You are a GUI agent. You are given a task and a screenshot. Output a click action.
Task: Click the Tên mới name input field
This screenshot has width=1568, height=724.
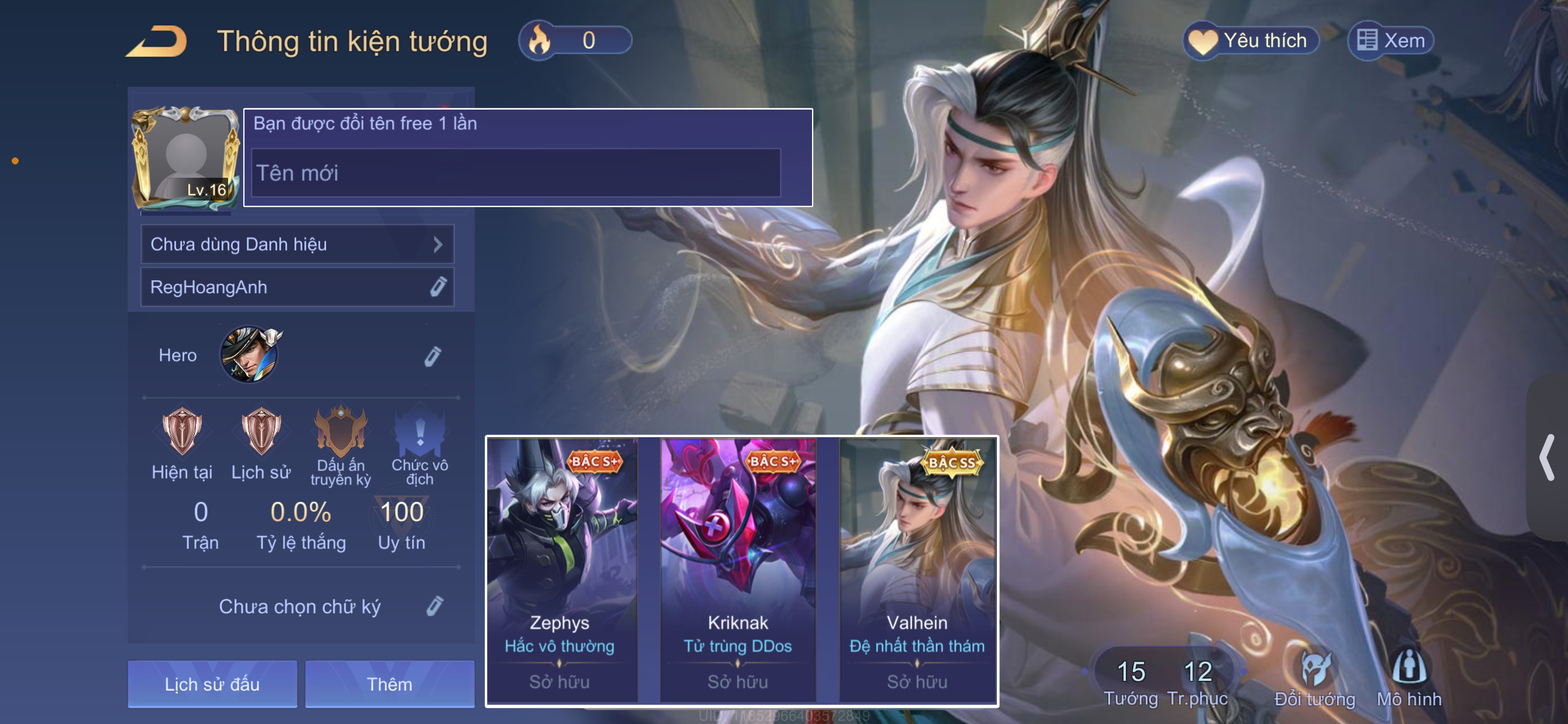[516, 173]
